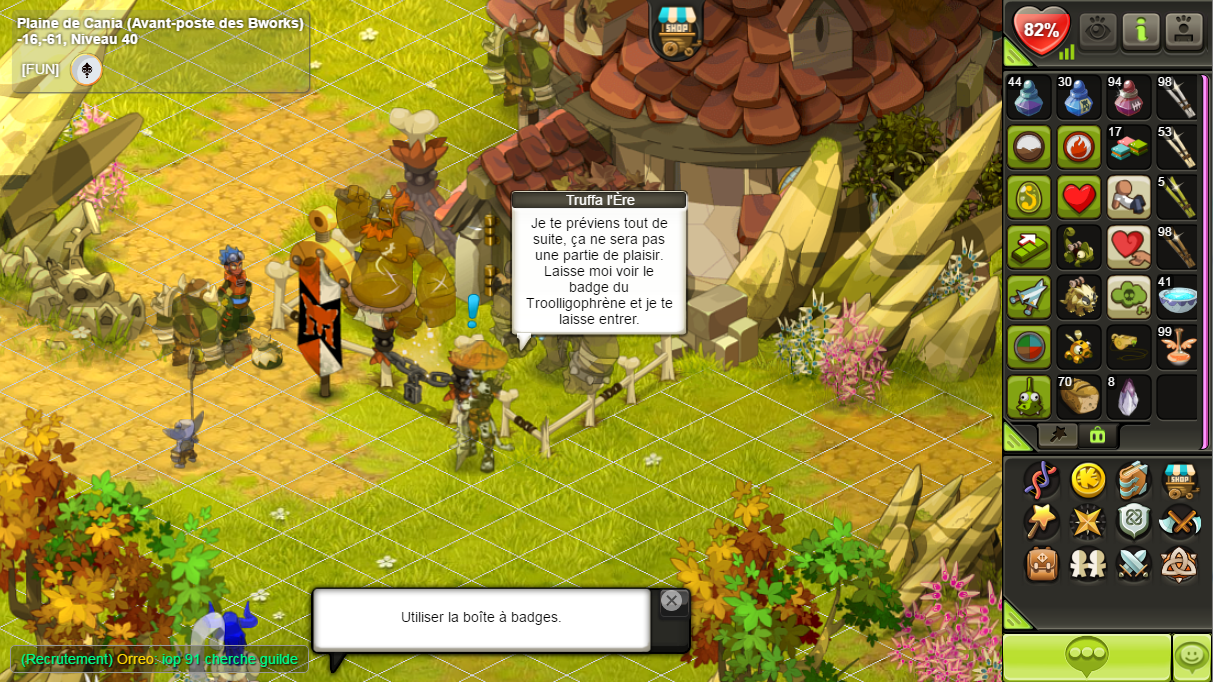
Task: Close the dialogue reply box
Action: [671, 600]
